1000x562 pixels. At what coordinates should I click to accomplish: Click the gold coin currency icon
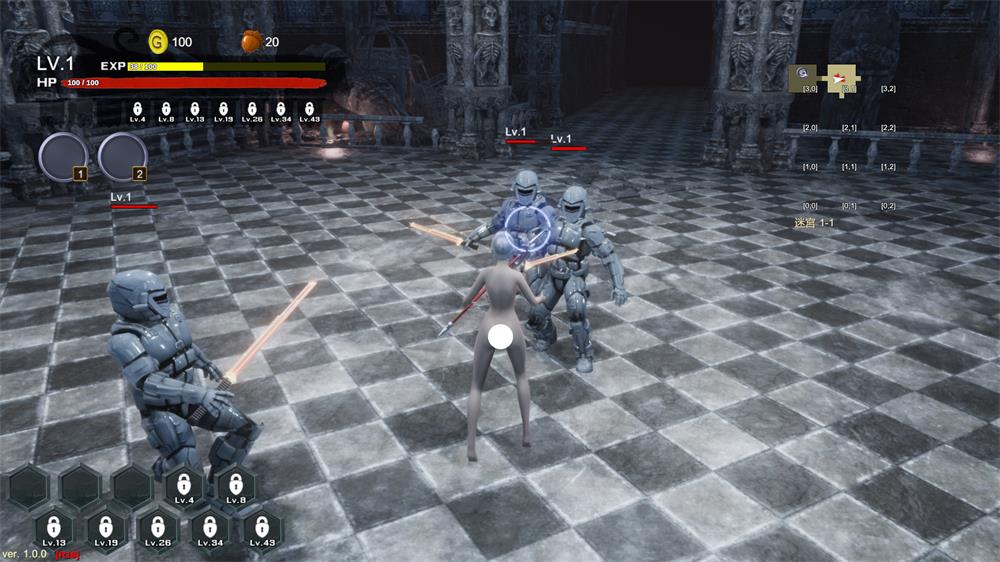(158, 42)
